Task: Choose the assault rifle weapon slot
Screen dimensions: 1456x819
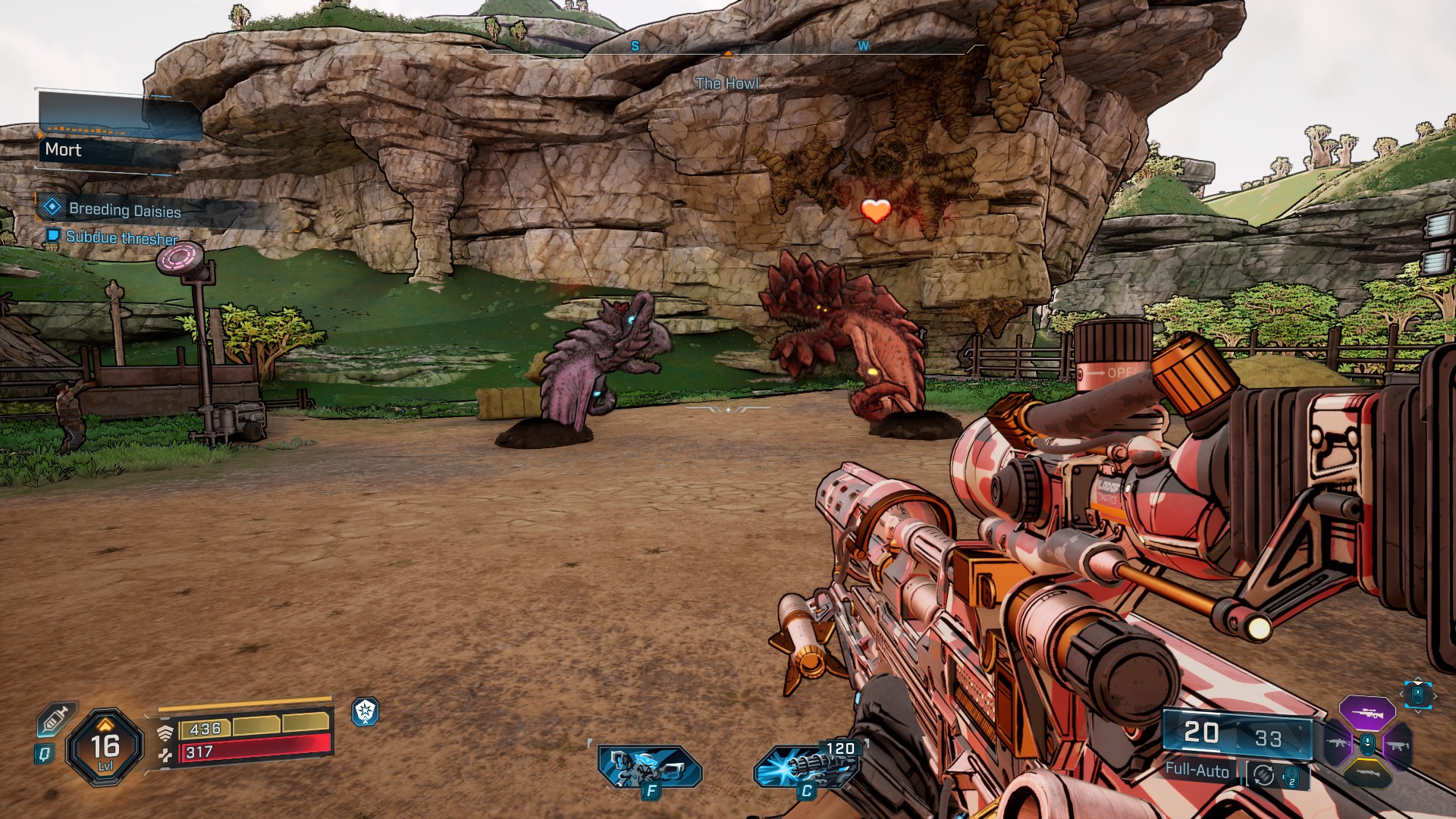Action: tap(1337, 744)
